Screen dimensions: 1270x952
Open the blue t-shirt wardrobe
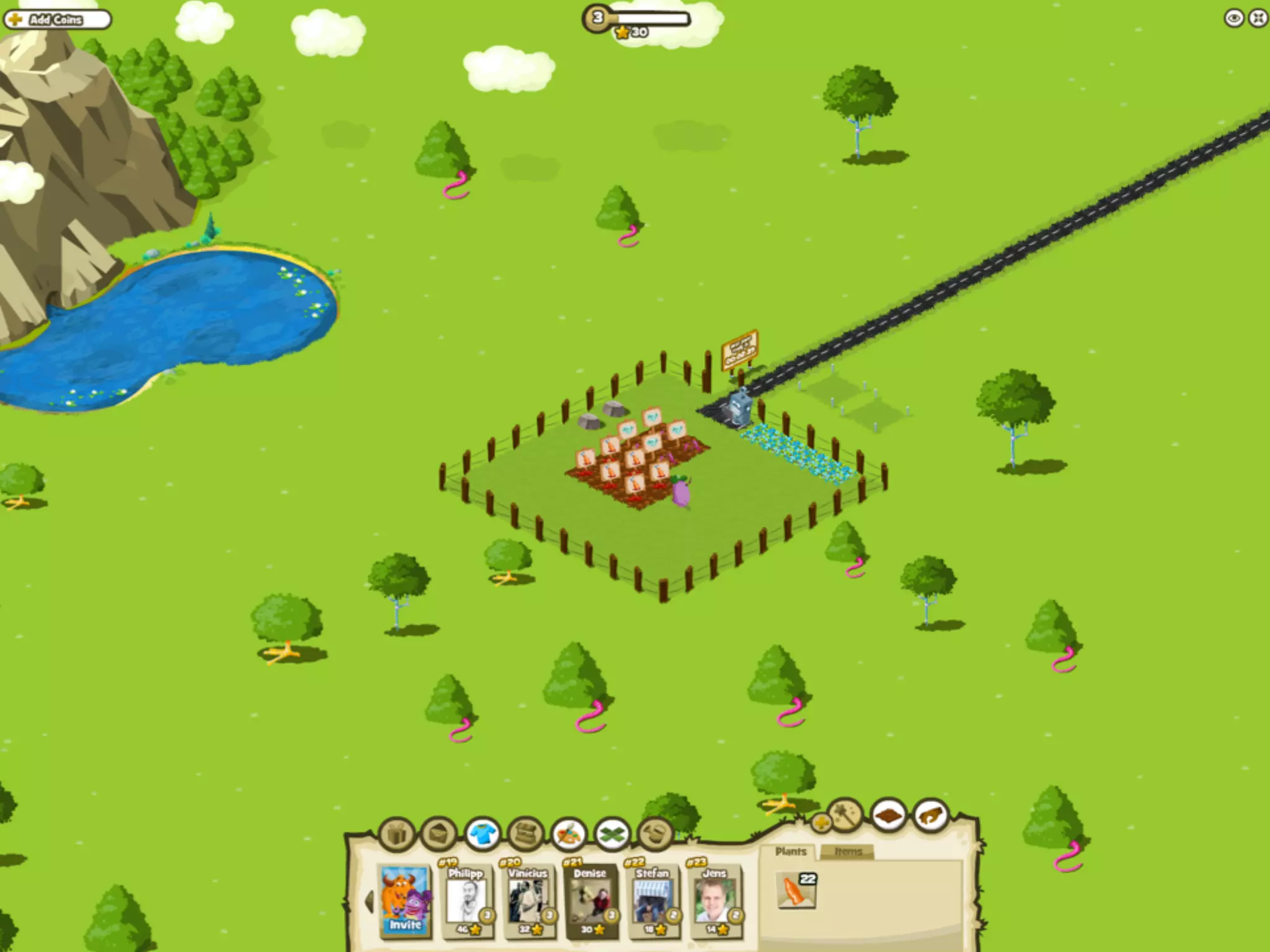tap(483, 834)
